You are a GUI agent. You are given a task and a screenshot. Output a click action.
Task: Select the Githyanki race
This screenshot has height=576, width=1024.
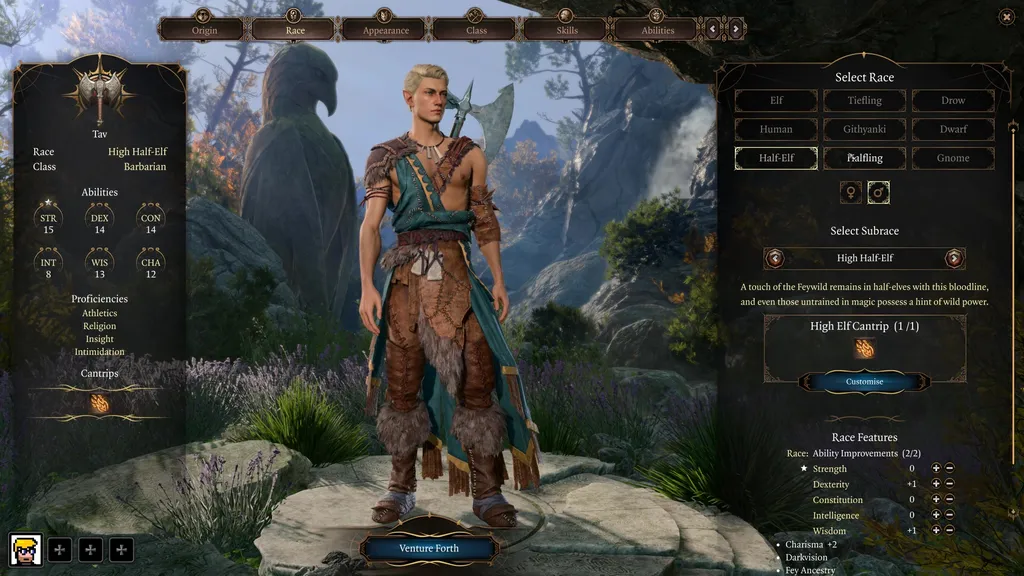point(864,129)
